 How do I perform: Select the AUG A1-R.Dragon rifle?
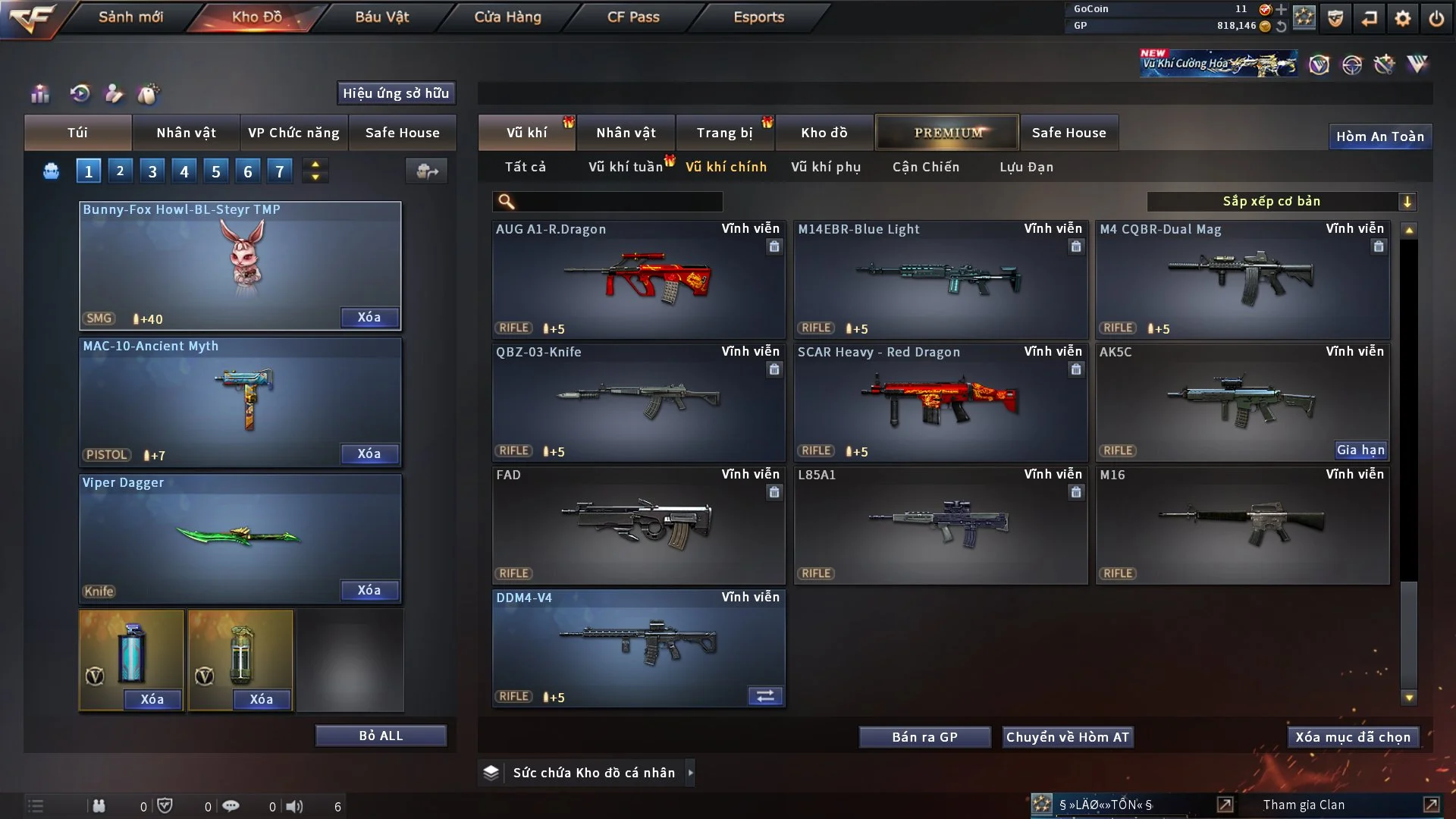(x=638, y=279)
